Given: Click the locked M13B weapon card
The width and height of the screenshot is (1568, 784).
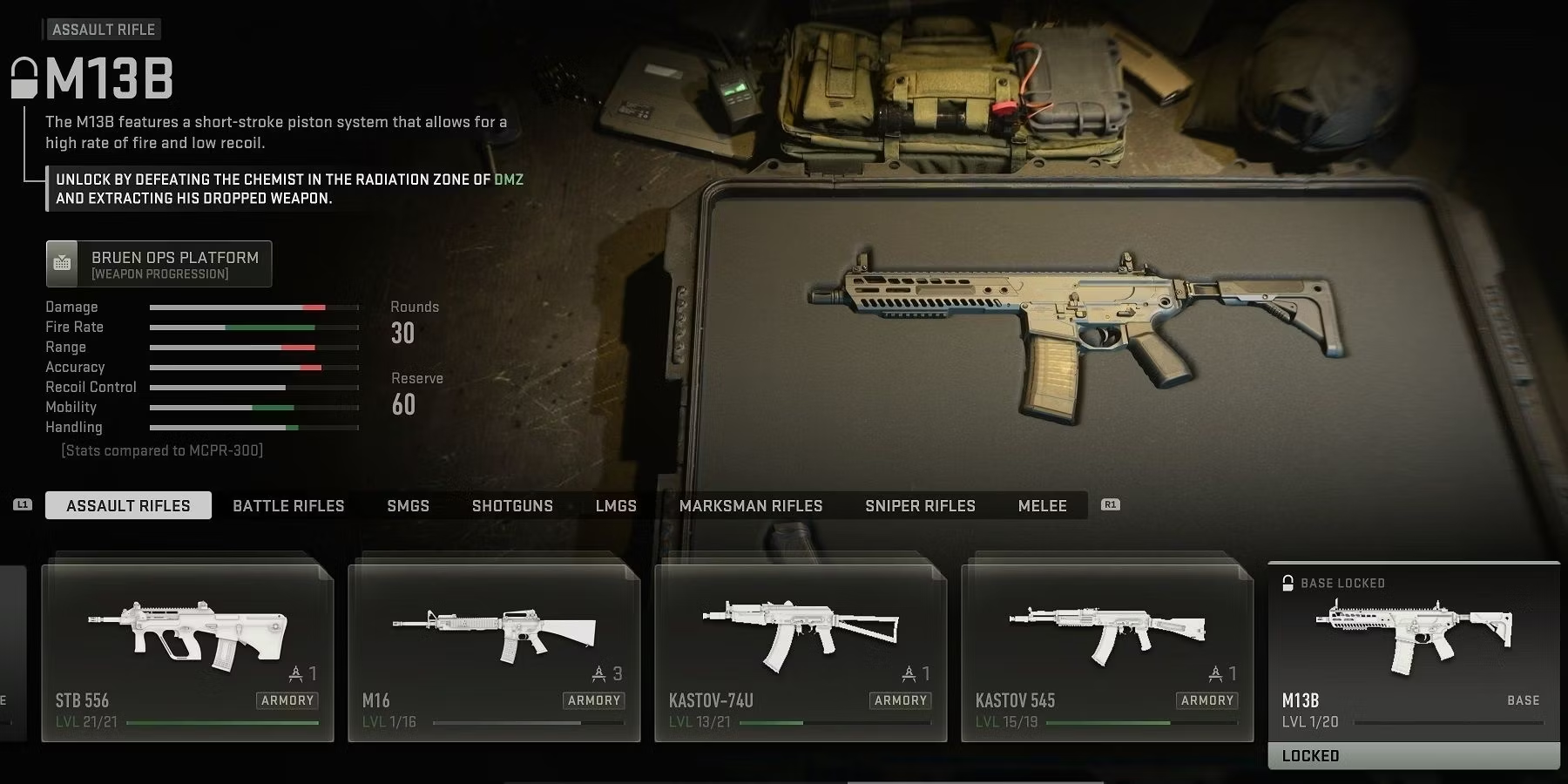Looking at the screenshot, I should click(1413, 662).
